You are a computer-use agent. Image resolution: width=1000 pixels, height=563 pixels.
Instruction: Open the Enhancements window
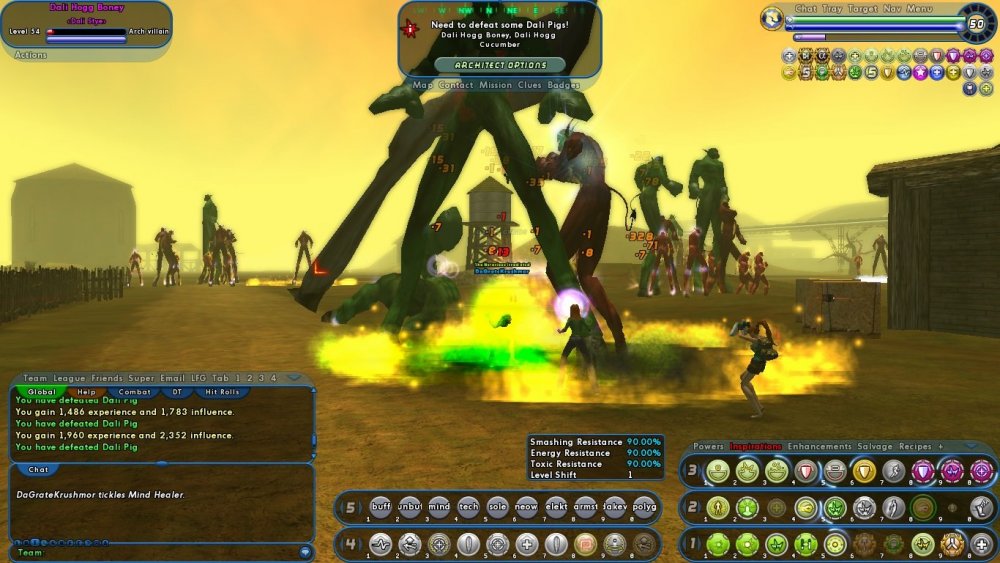coord(819,446)
